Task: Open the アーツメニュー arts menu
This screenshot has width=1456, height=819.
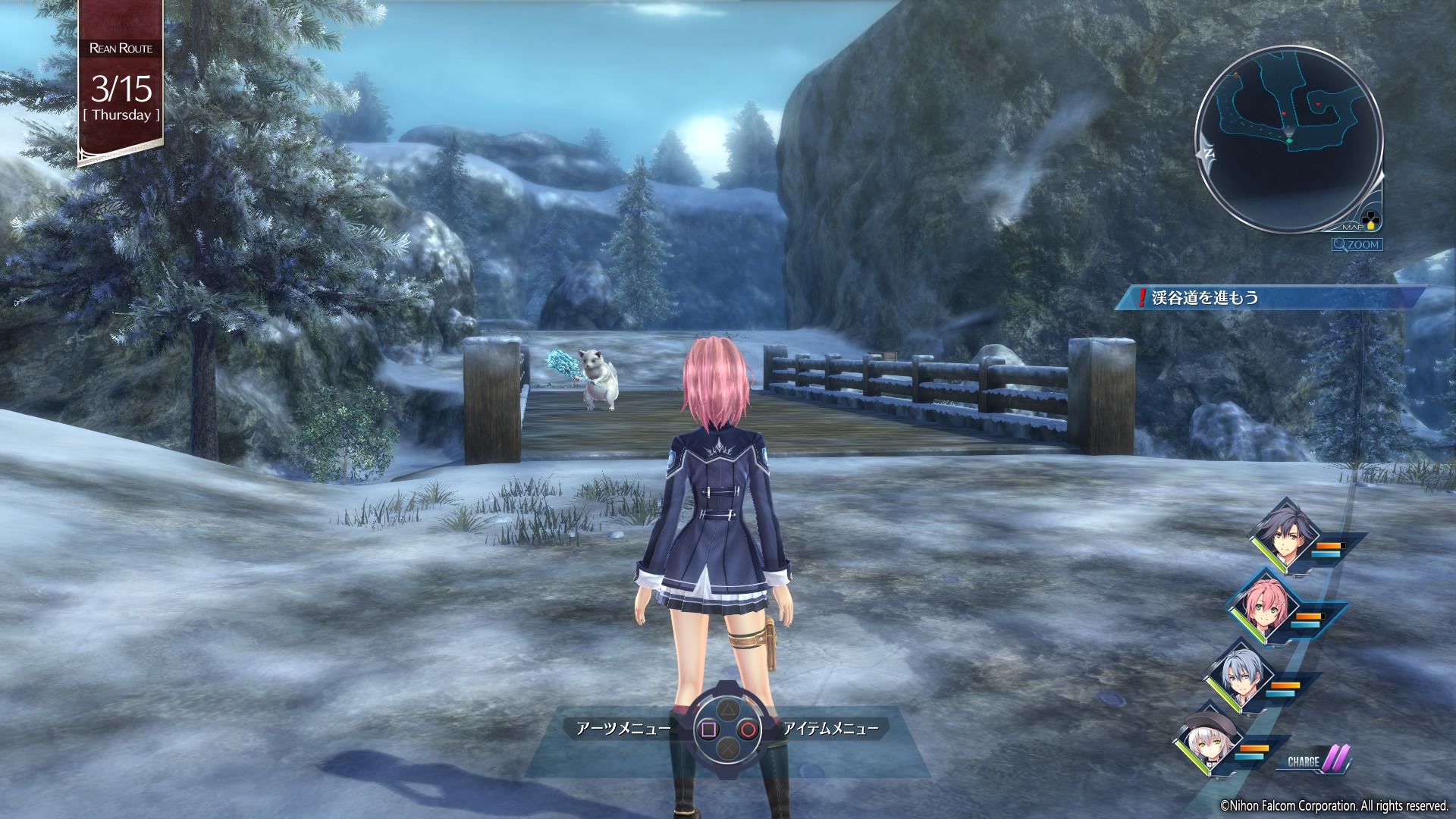Action: (x=623, y=729)
